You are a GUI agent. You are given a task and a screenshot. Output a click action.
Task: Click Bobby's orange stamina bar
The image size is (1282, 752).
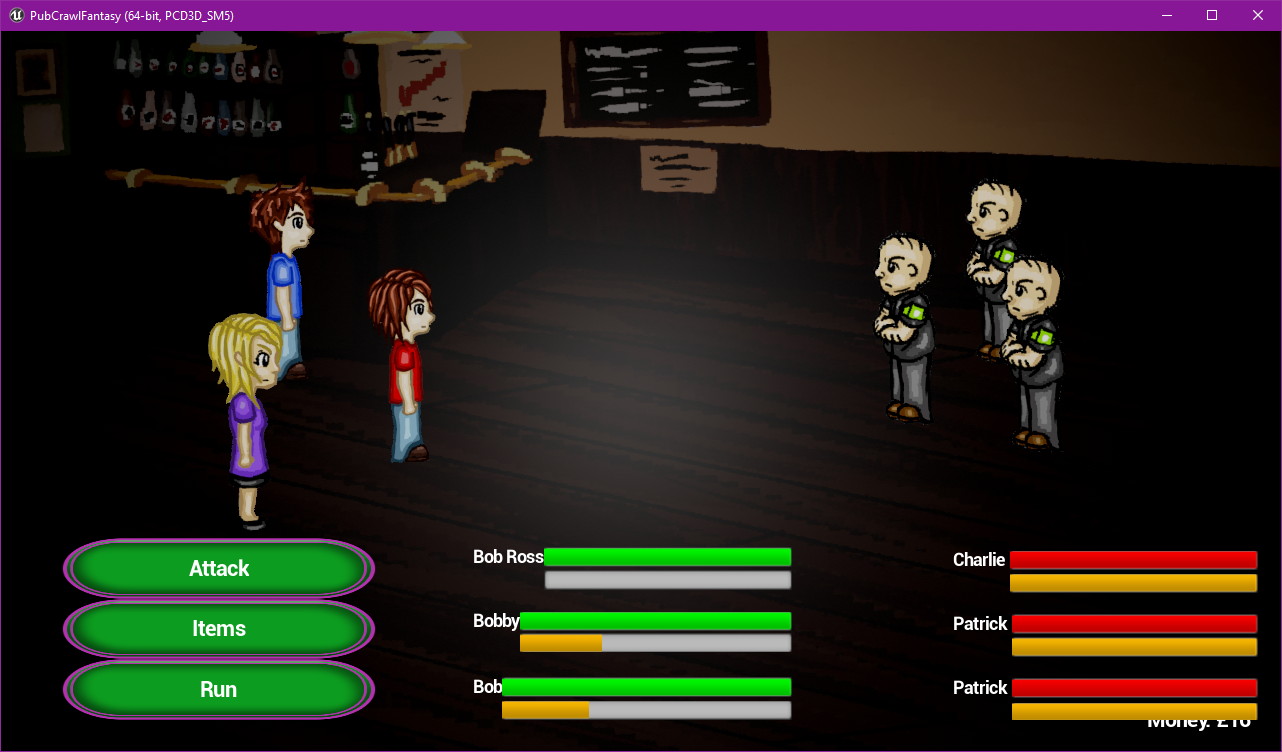(x=560, y=643)
